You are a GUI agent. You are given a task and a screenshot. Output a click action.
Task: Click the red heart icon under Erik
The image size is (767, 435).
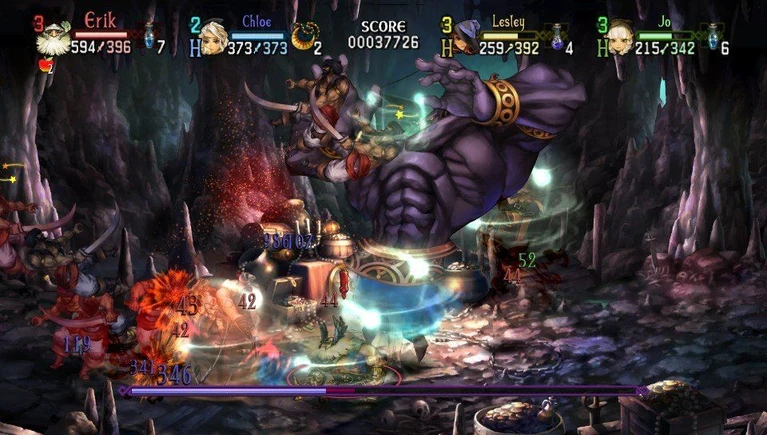[43, 67]
